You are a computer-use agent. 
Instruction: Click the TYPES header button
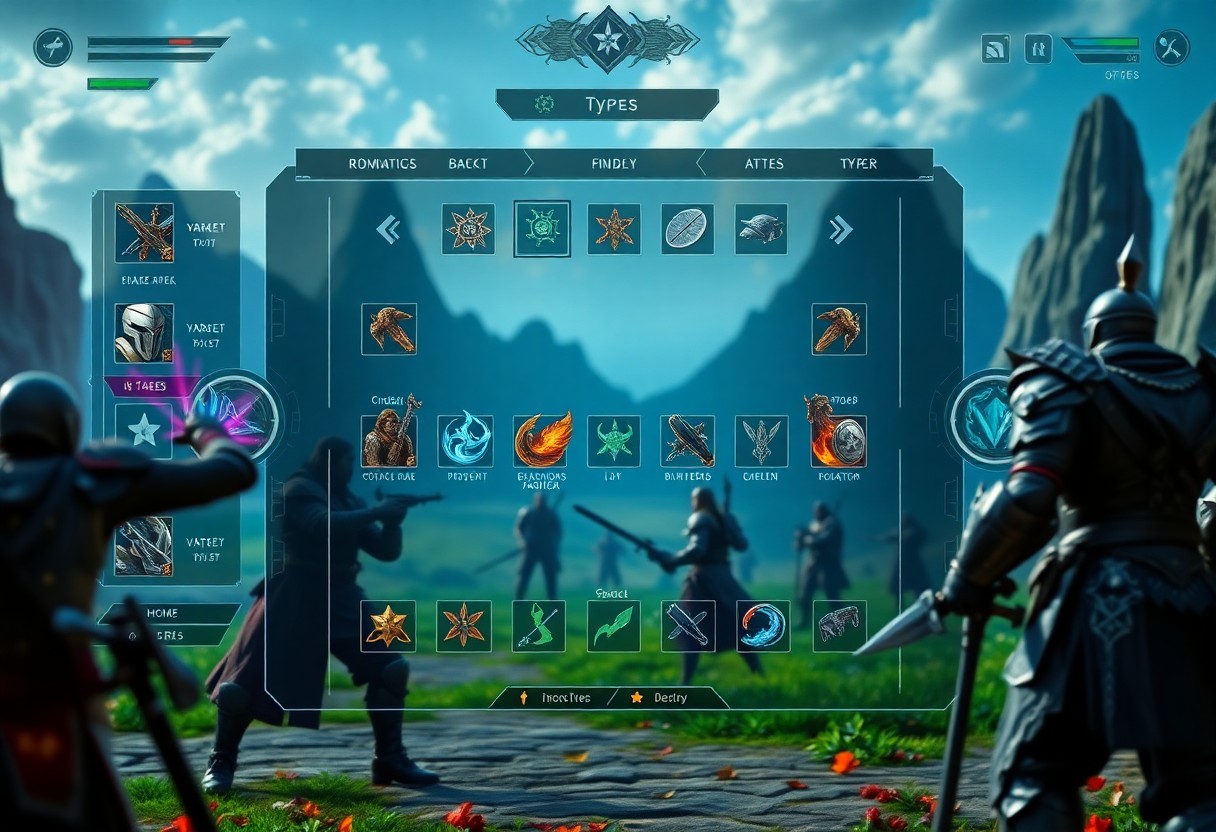[x=607, y=104]
